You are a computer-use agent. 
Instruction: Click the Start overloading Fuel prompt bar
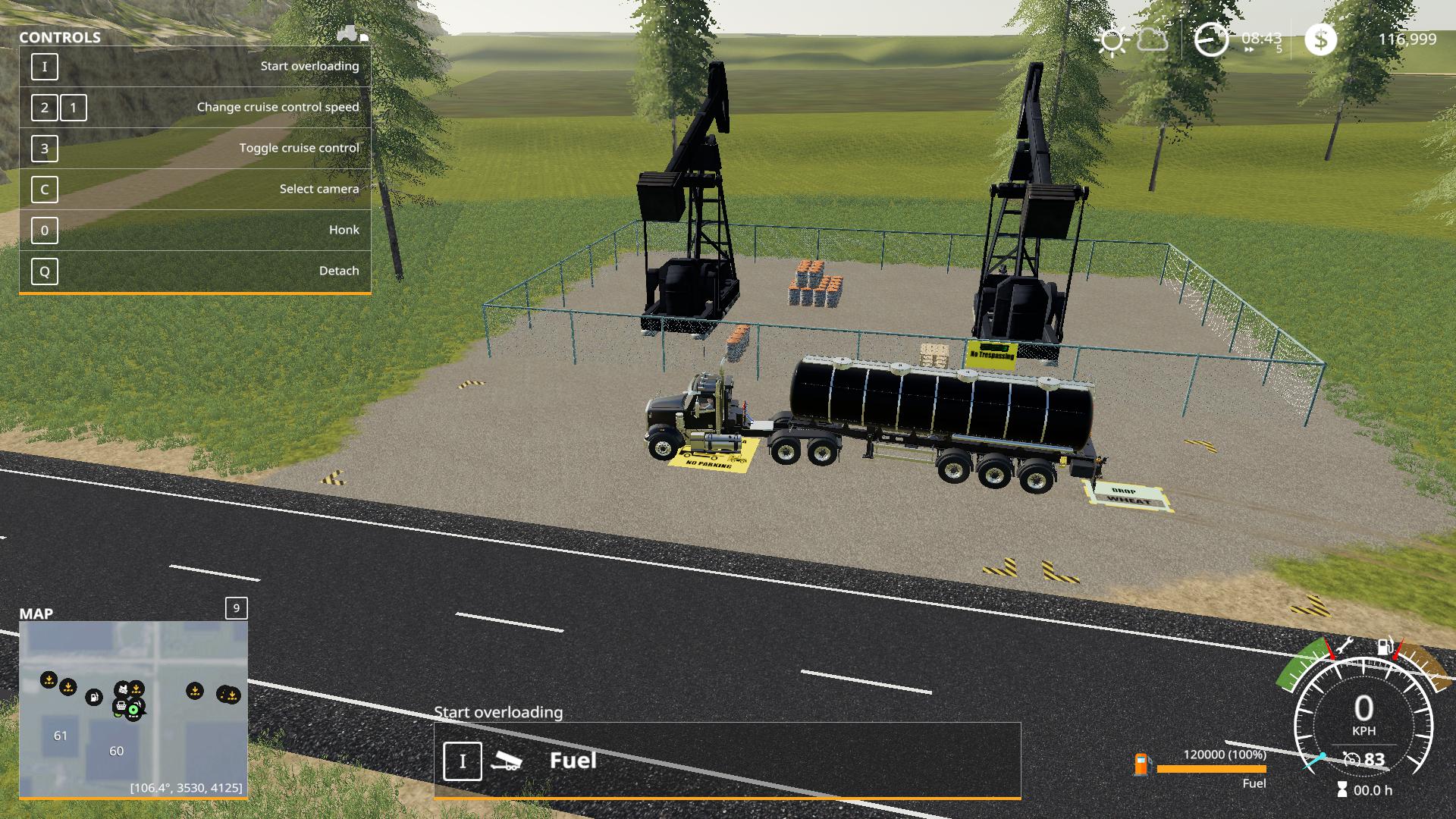point(726,761)
